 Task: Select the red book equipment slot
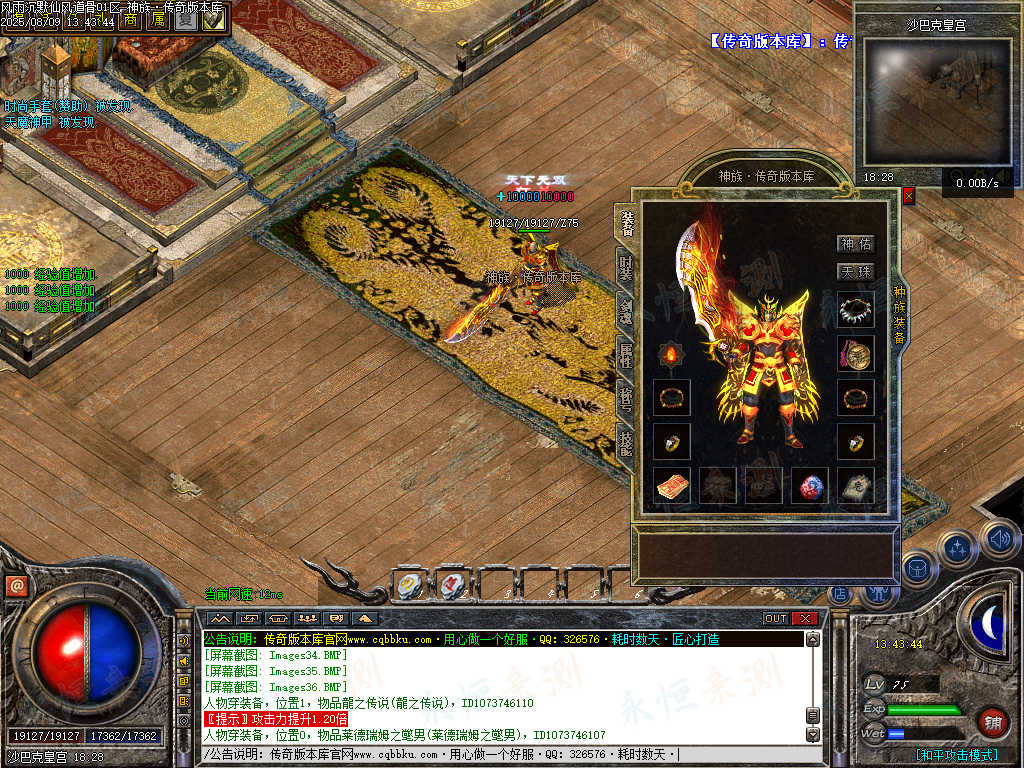[671, 485]
